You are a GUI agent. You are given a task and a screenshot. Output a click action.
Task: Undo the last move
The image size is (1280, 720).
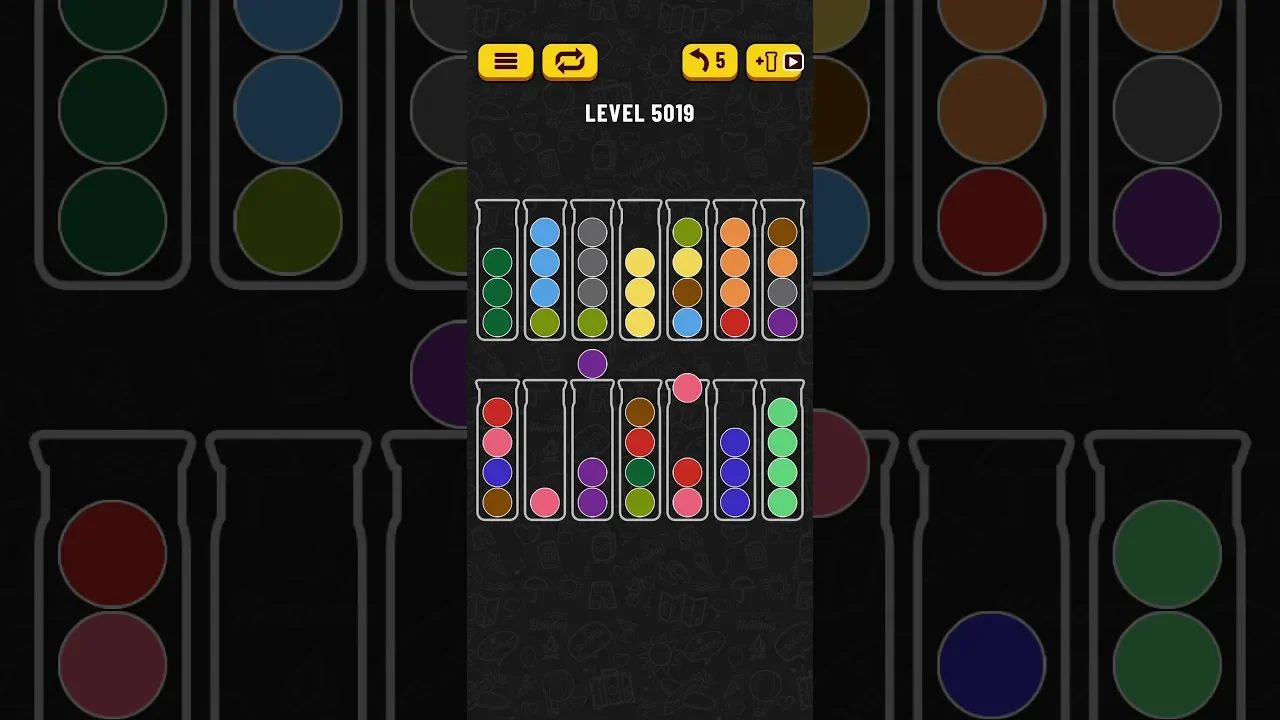tap(709, 61)
